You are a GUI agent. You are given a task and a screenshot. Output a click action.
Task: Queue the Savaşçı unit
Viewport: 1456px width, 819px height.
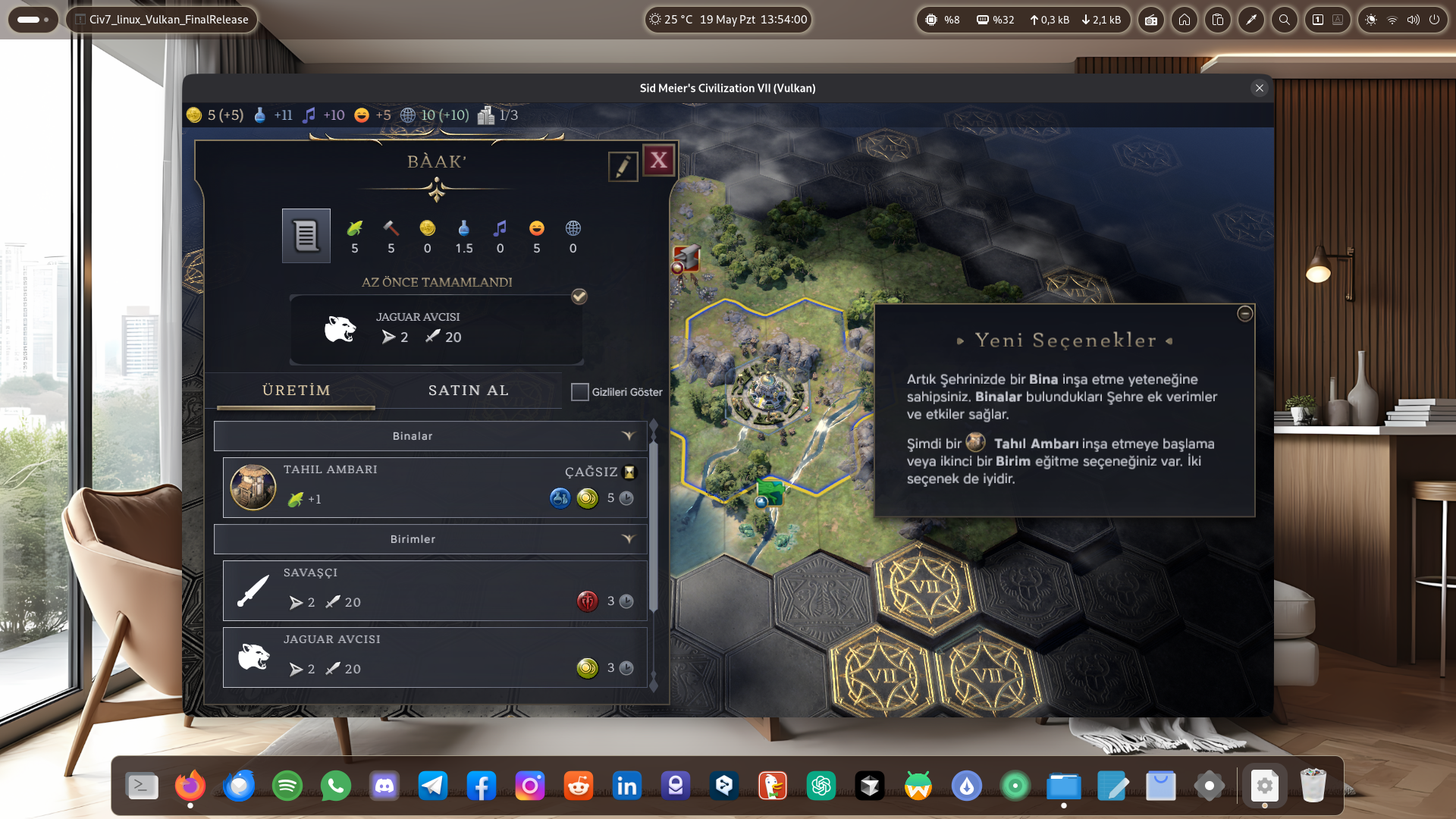click(x=435, y=590)
